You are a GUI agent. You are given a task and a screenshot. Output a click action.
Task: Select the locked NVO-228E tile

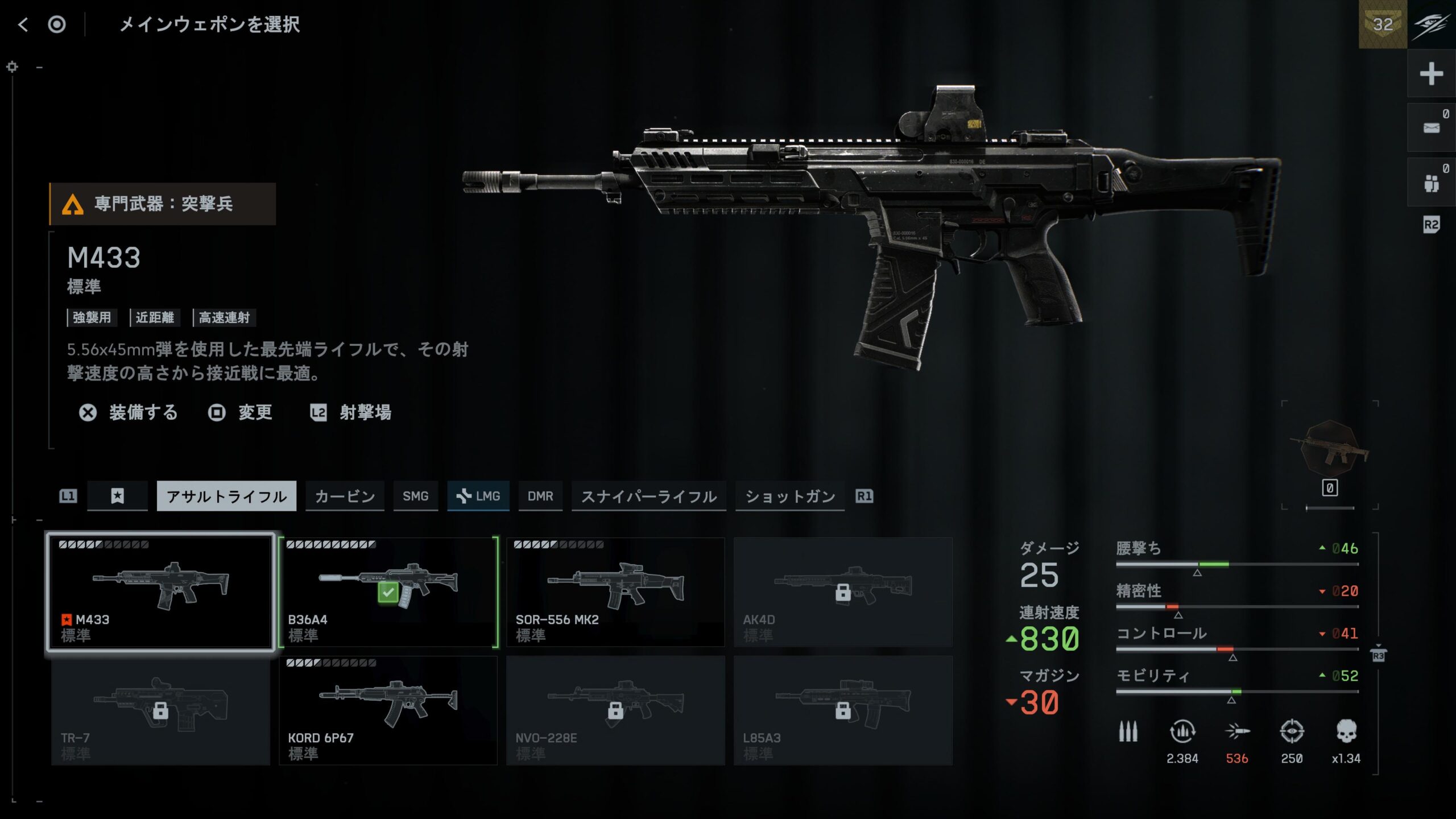point(615,710)
